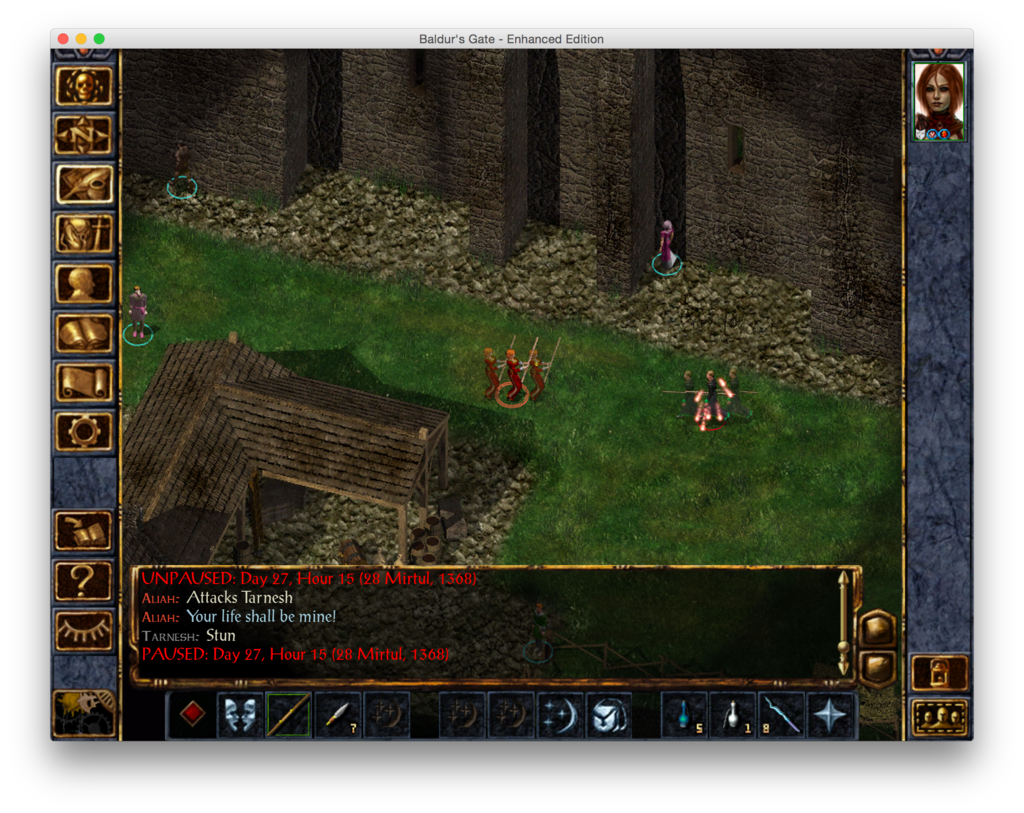Toggle the eye-shaped interface hide button

(84, 630)
